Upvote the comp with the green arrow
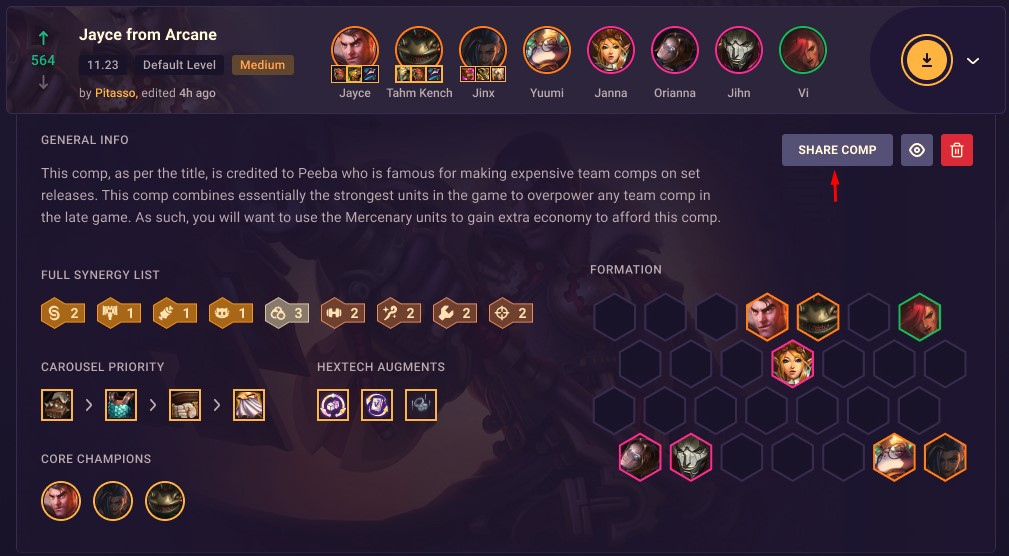Image resolution: width=1009 pixels, height=556 pixels. [x=43, y=38]
